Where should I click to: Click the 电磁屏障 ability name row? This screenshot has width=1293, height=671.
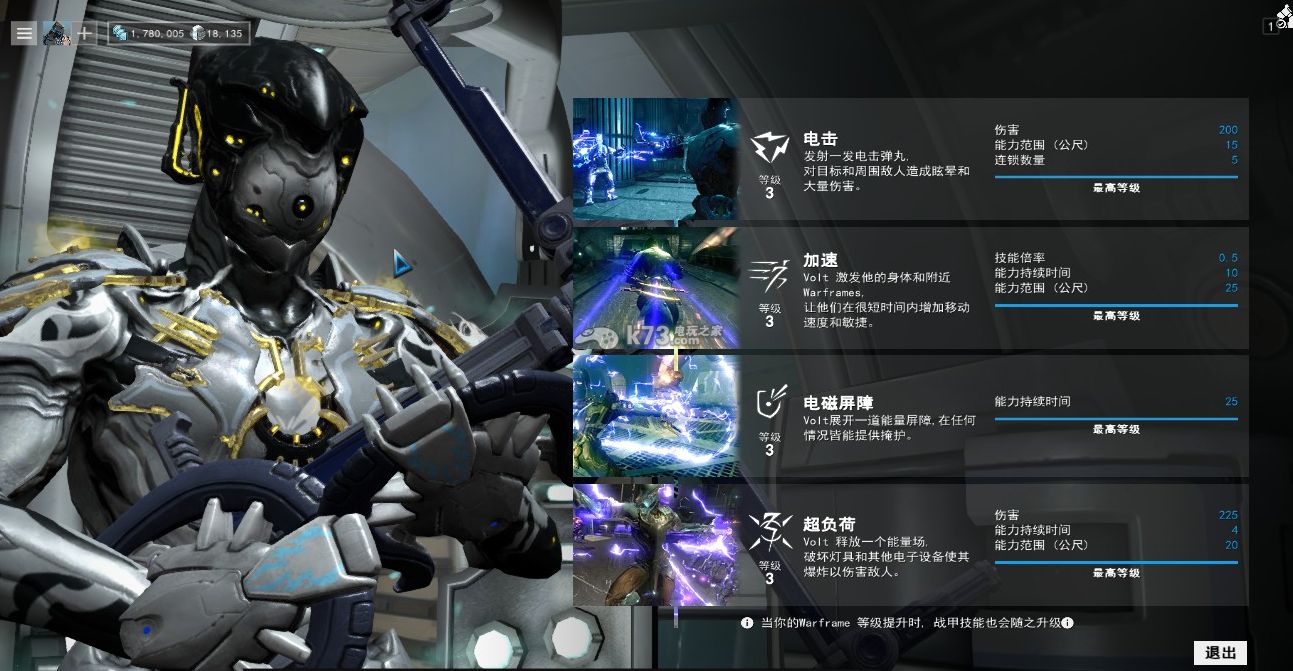(x=838, y=403)
